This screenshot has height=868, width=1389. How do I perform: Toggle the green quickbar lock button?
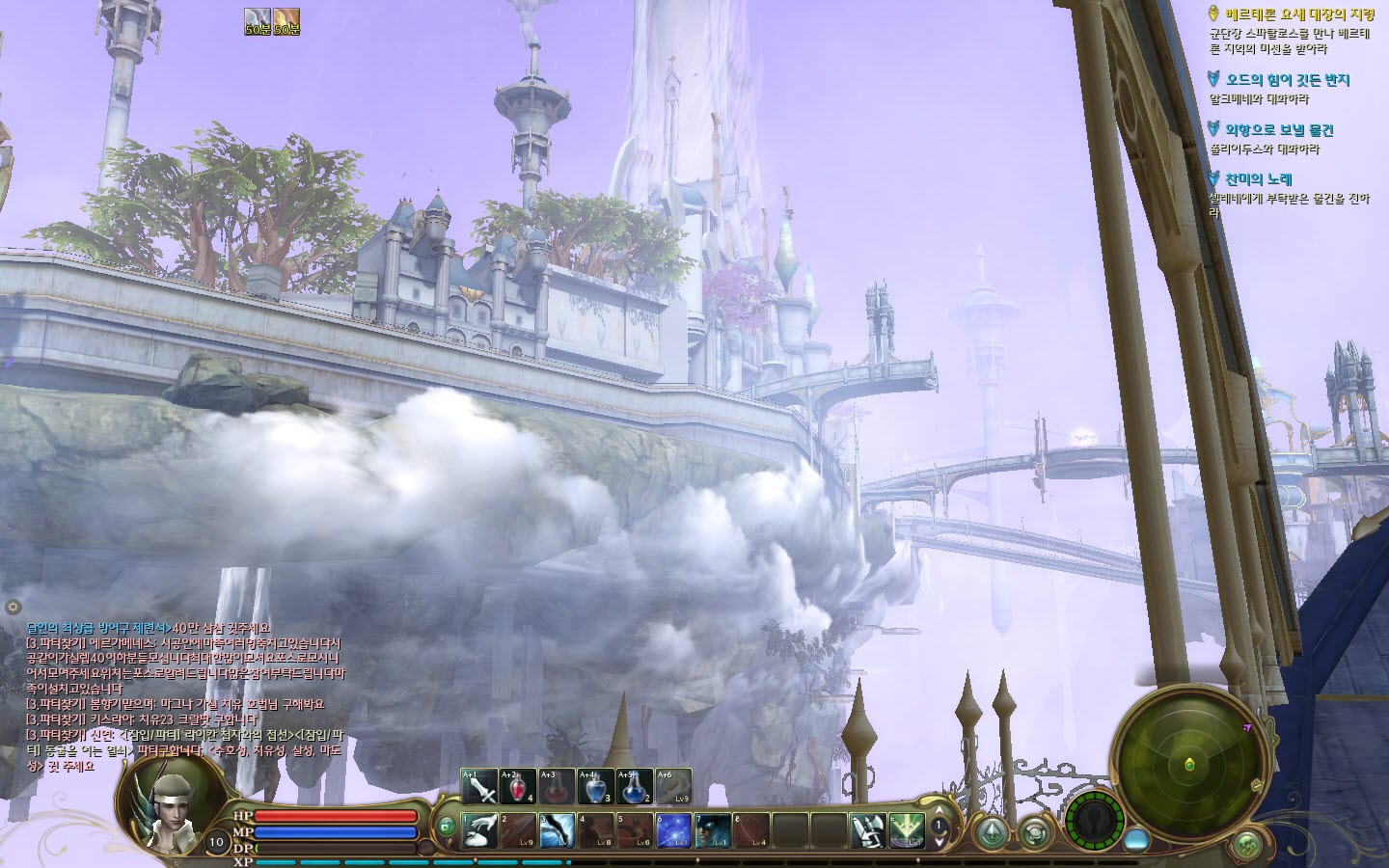[447, 827]
